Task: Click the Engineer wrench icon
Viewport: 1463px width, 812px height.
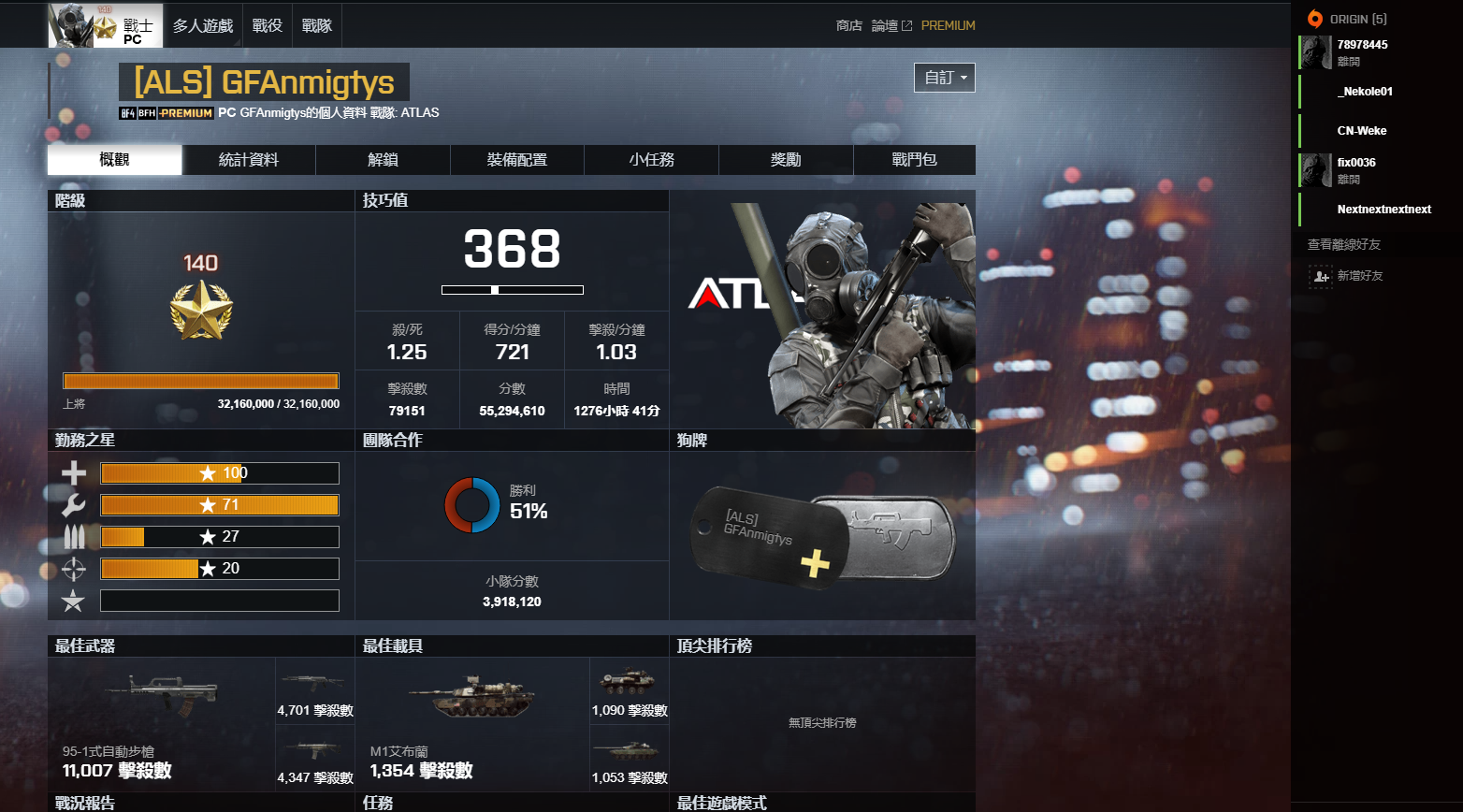Action: tap(73, 504)
